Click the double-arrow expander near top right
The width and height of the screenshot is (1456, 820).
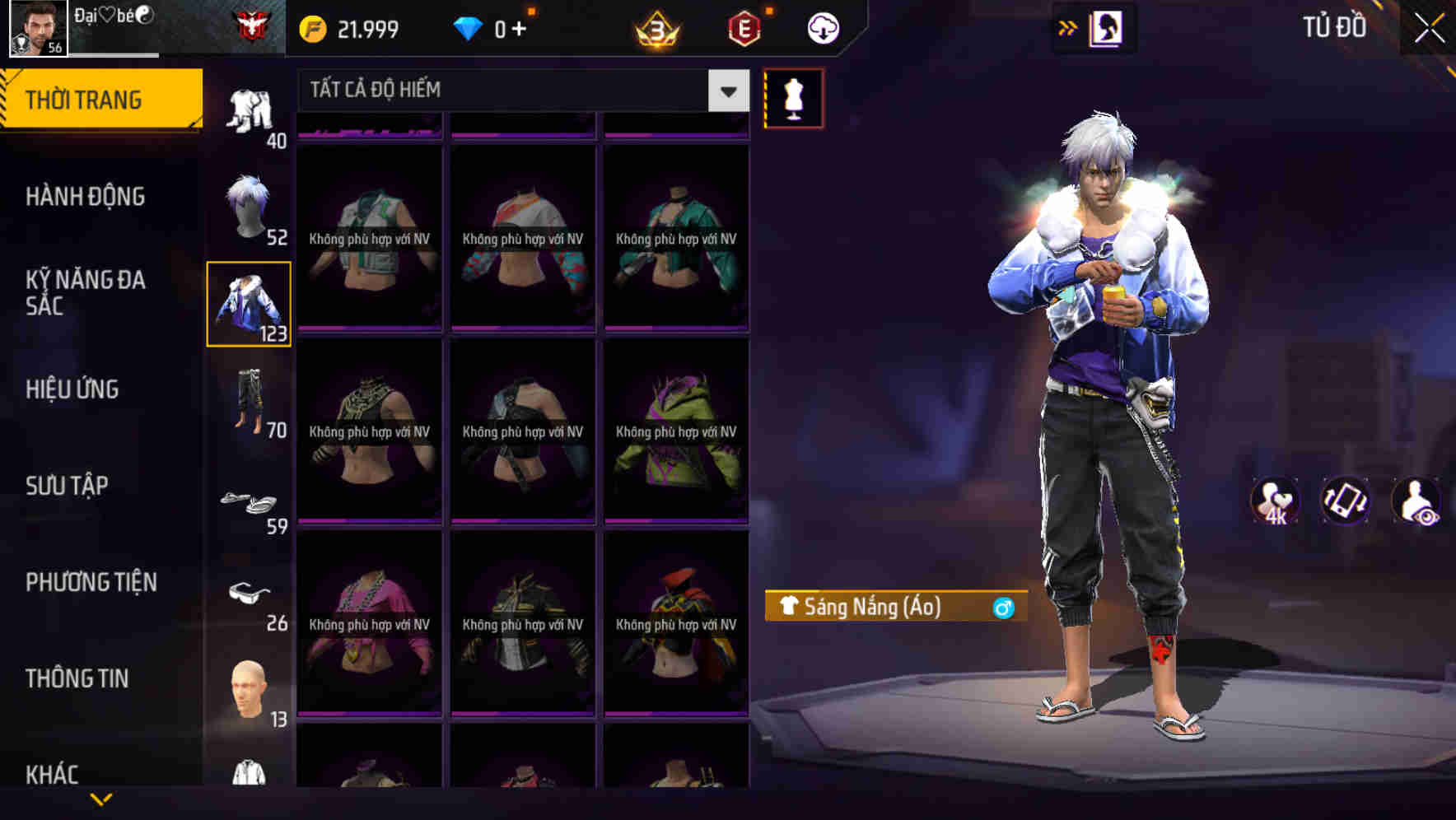(x=1068, y=27)
